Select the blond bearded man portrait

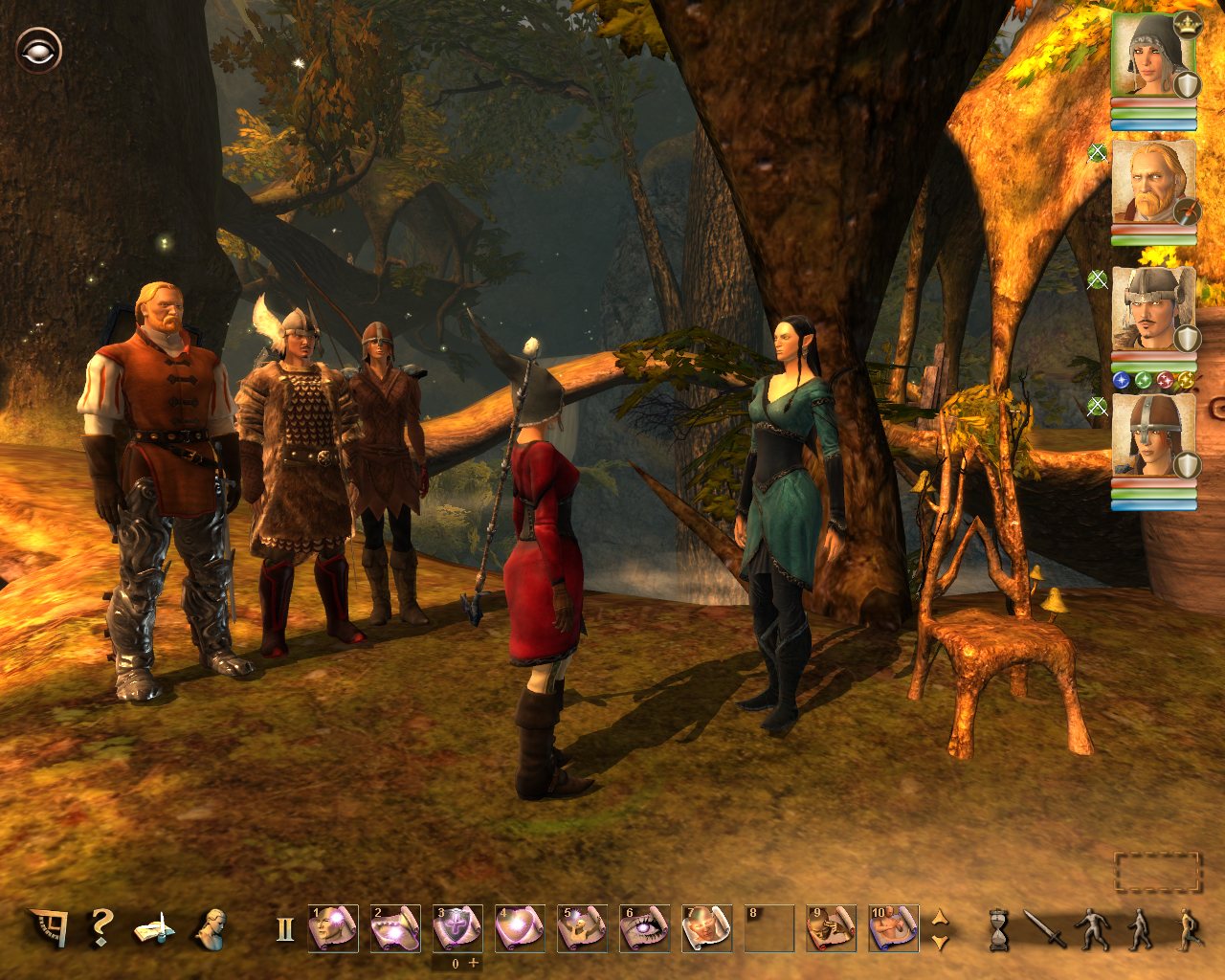pos(1153,183)
